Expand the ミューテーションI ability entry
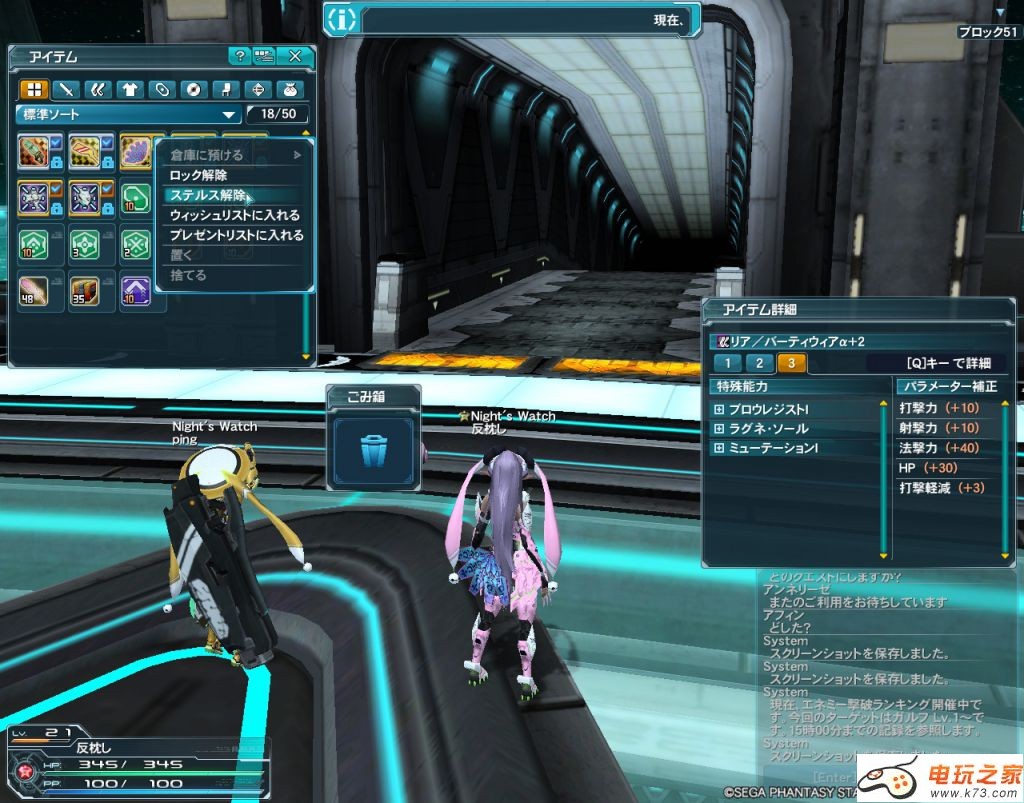Viewport: 1024px width, 803px height. tap(718, 448)
